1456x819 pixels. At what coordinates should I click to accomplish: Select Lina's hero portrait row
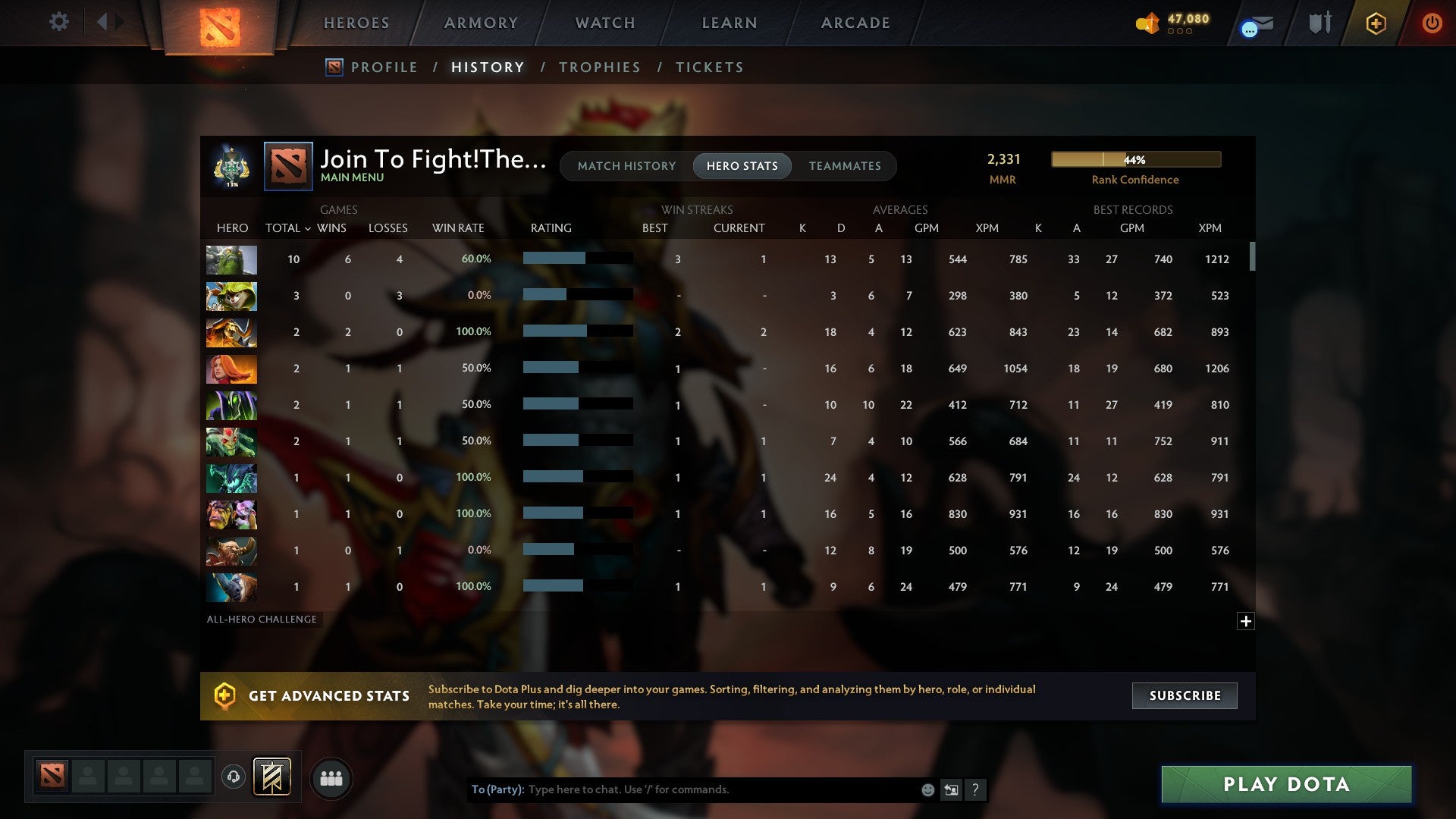point(231,369)
